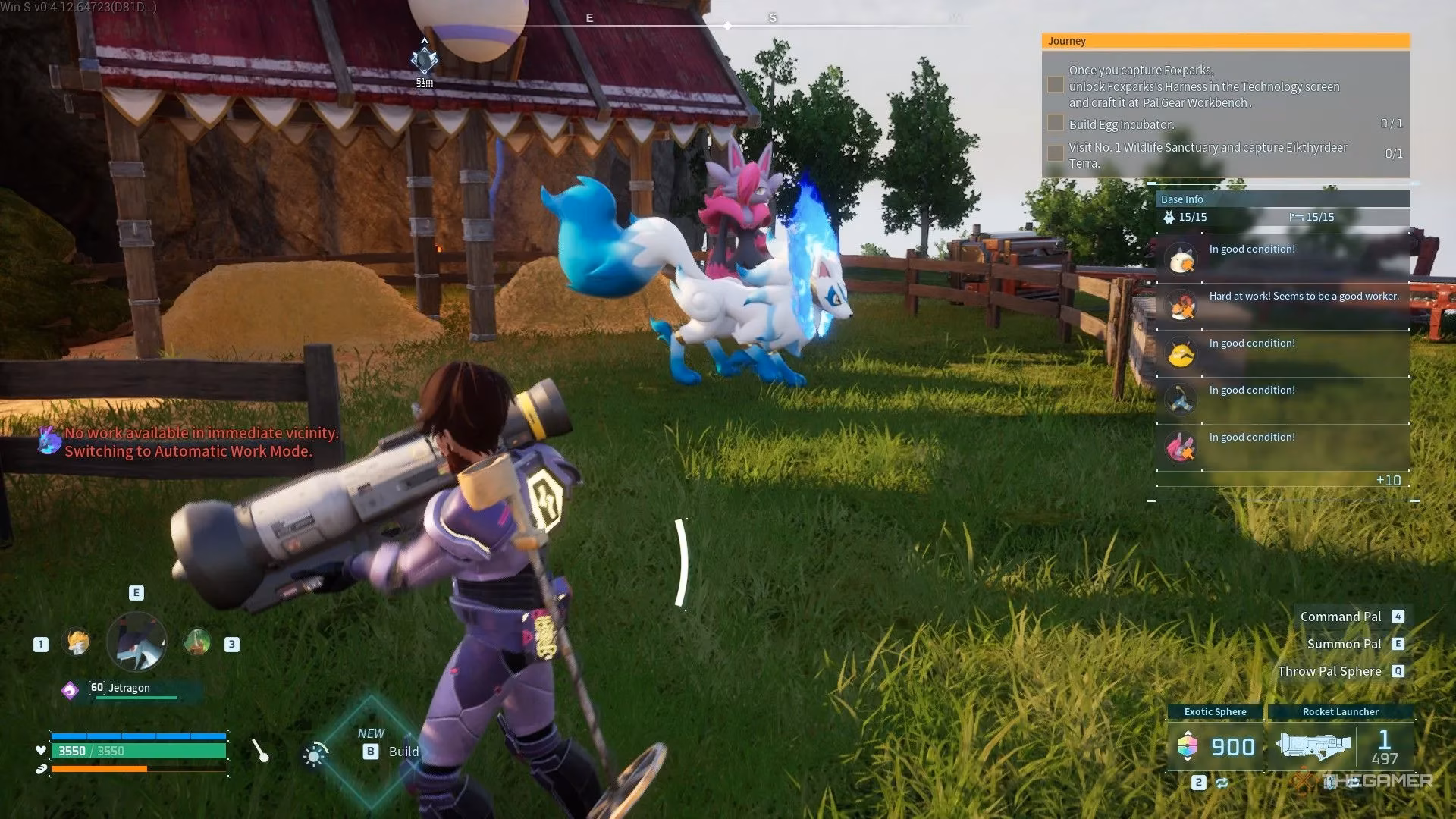This screenshot has height=819, width=1456.
Task: Select the white fox pal status row
Action: coord(1282,258)
